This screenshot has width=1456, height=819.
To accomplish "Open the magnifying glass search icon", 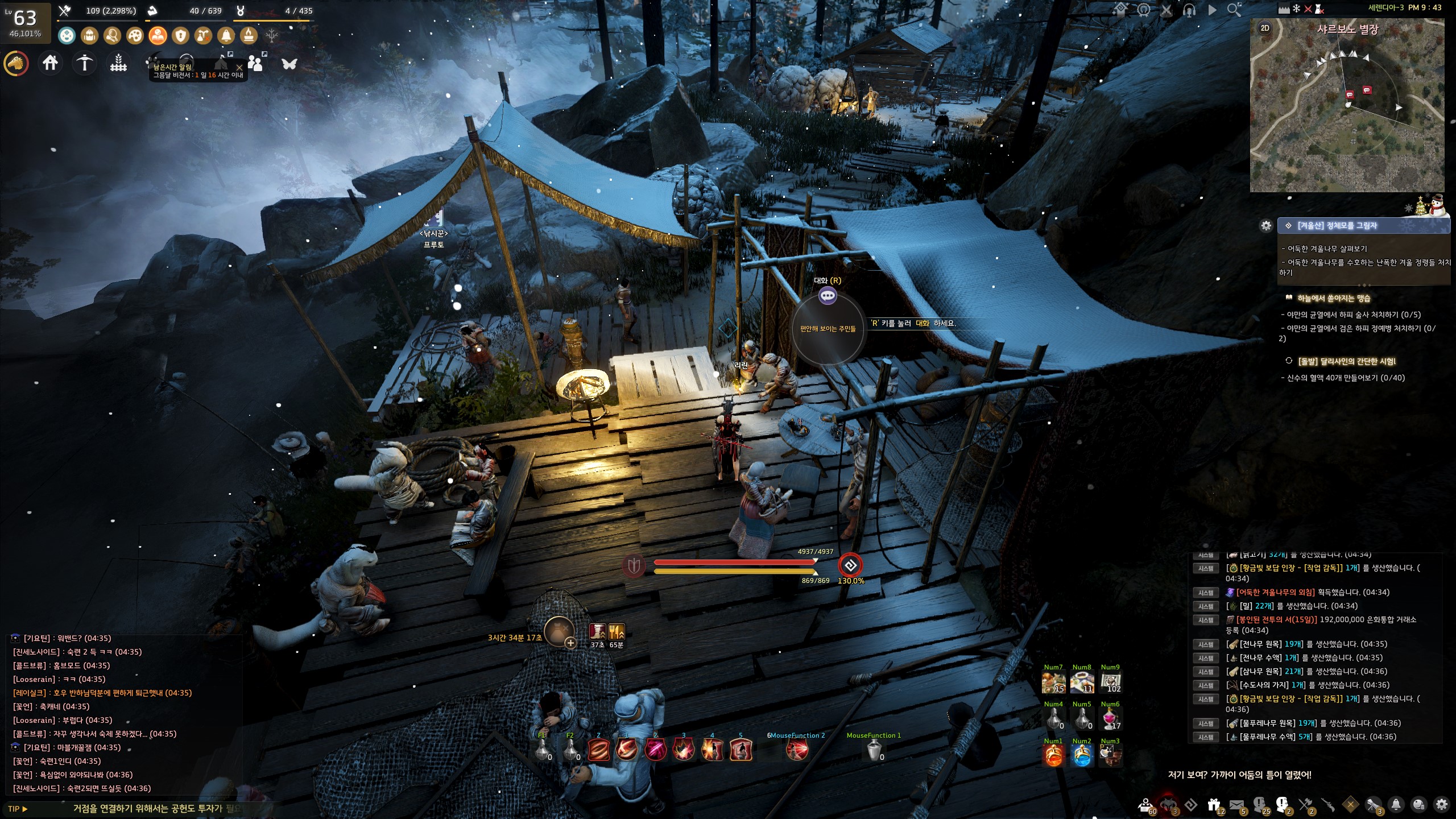I will pyautogui.click(x=1234, y=10).
